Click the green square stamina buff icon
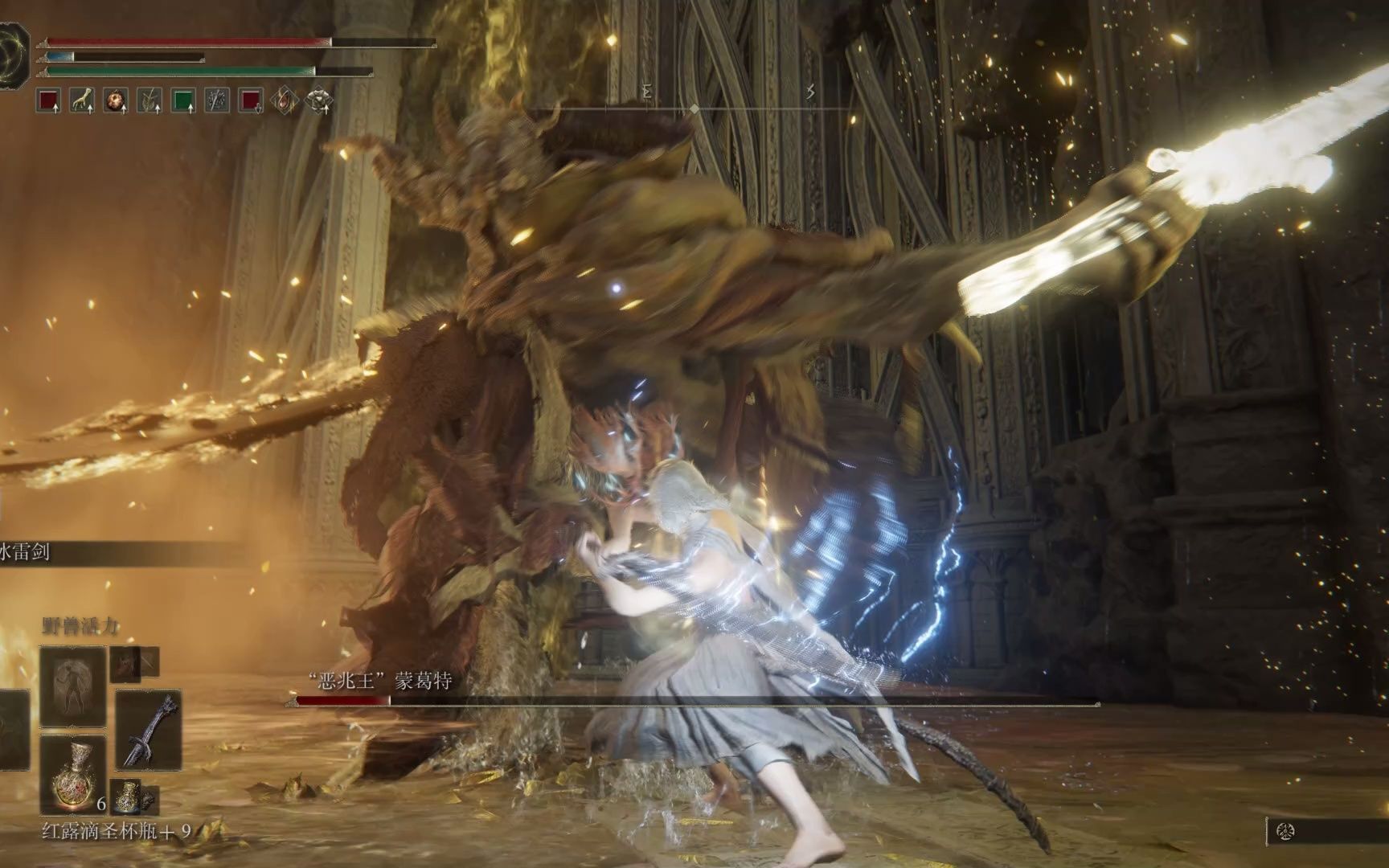1389x868 pixels. tap(183, 100)
